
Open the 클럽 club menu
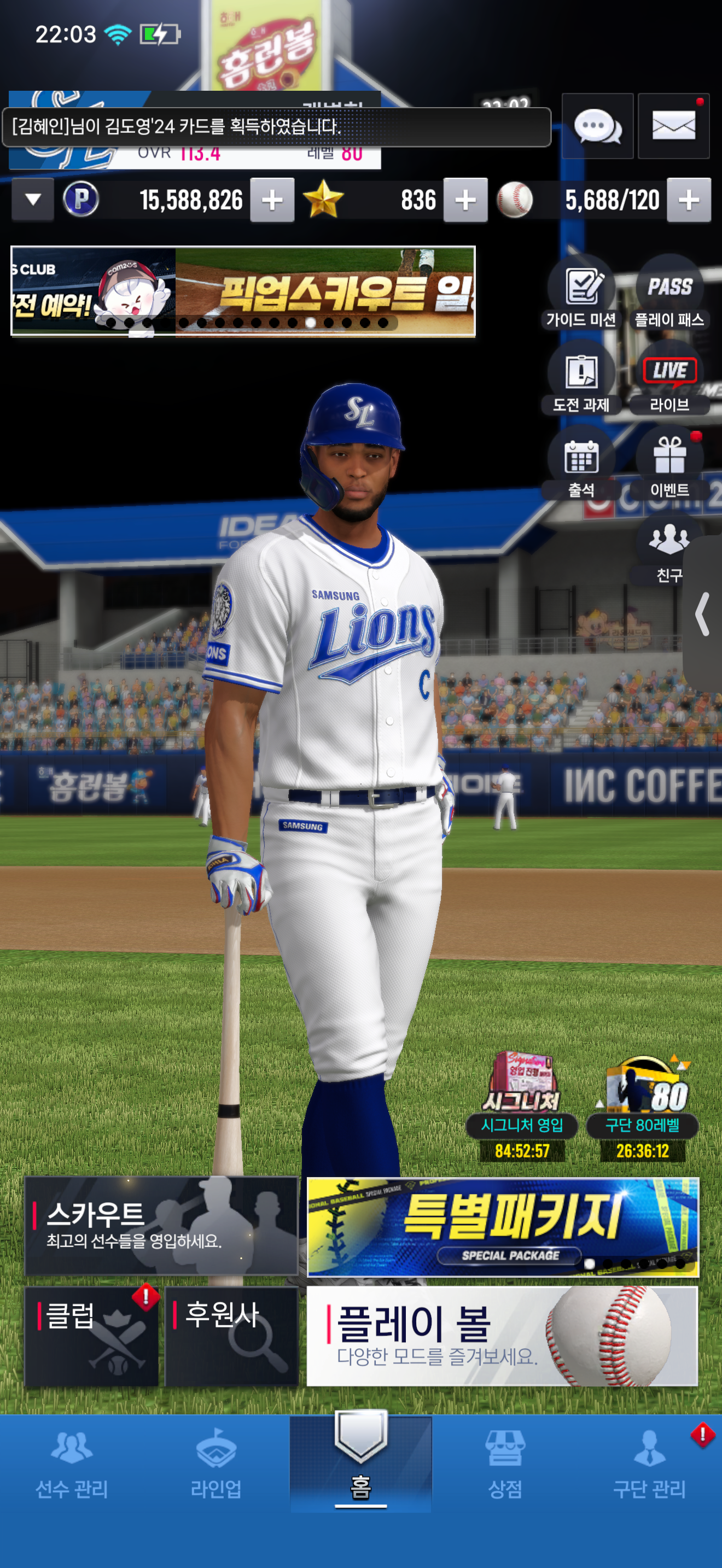pos(91,1336)
